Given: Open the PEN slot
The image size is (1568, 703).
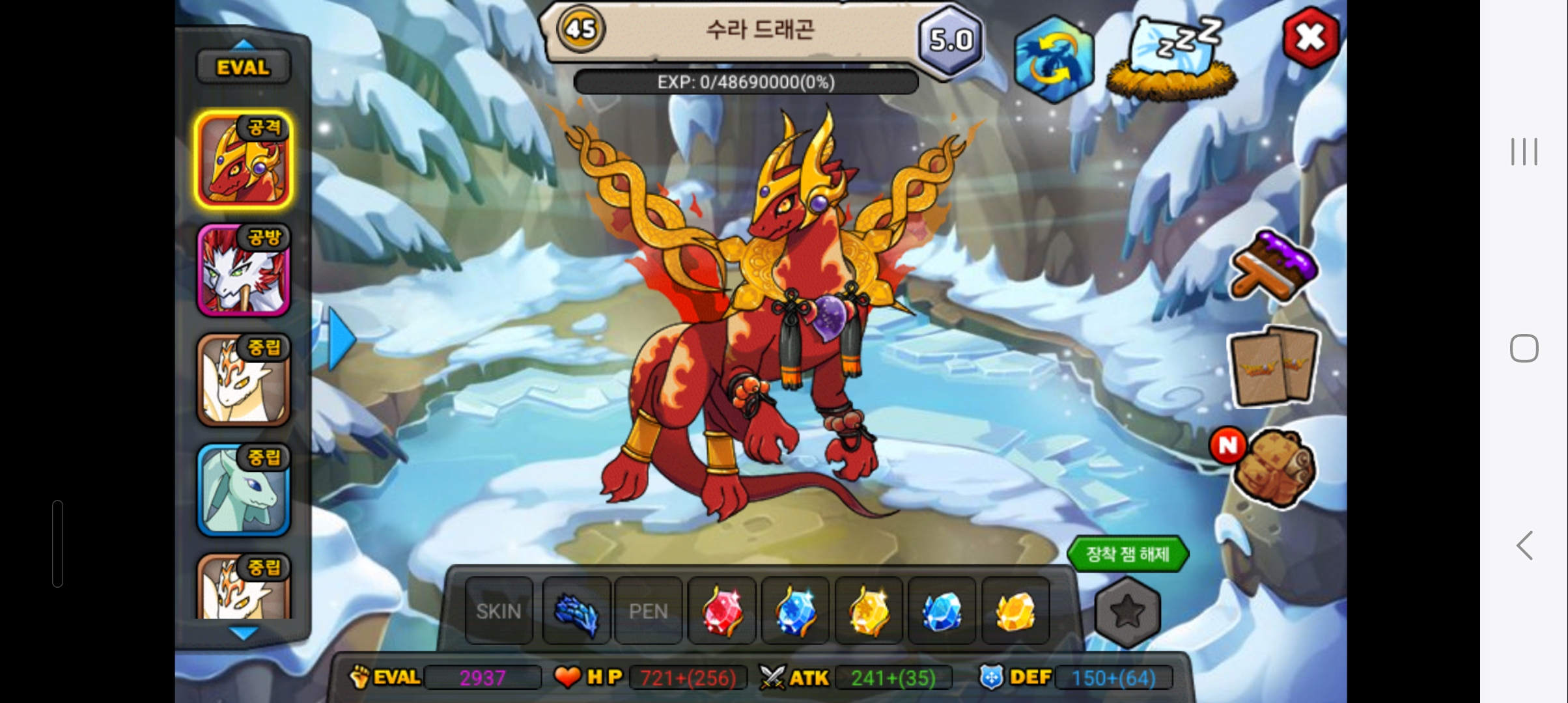Looking at the screenshot, I should click(x=648, y=611).
